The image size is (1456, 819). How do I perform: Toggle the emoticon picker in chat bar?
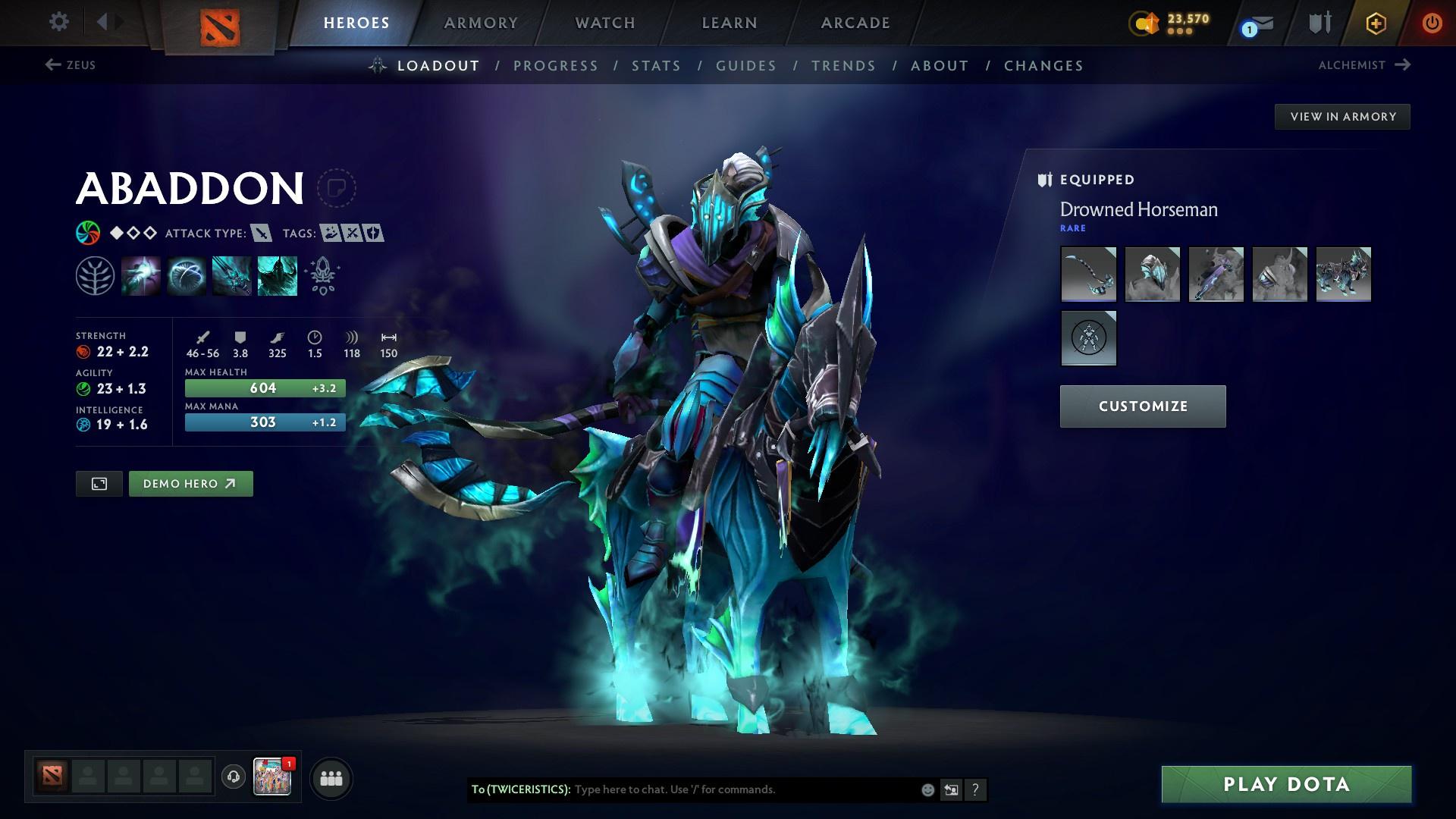coord(927,789)
